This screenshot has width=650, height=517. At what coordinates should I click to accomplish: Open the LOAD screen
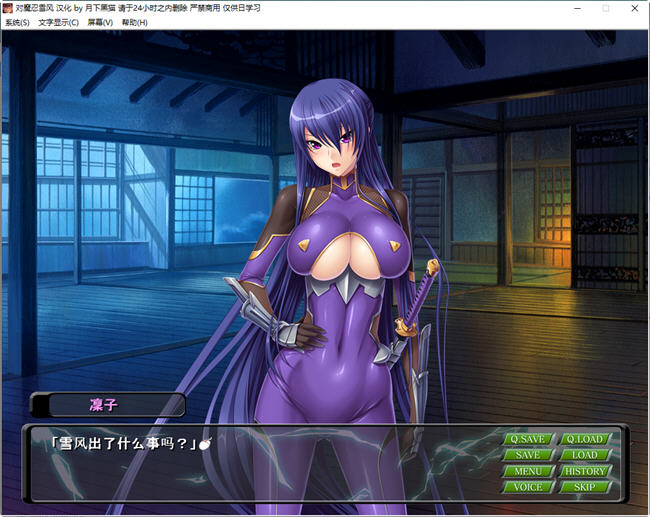(585, 455)
